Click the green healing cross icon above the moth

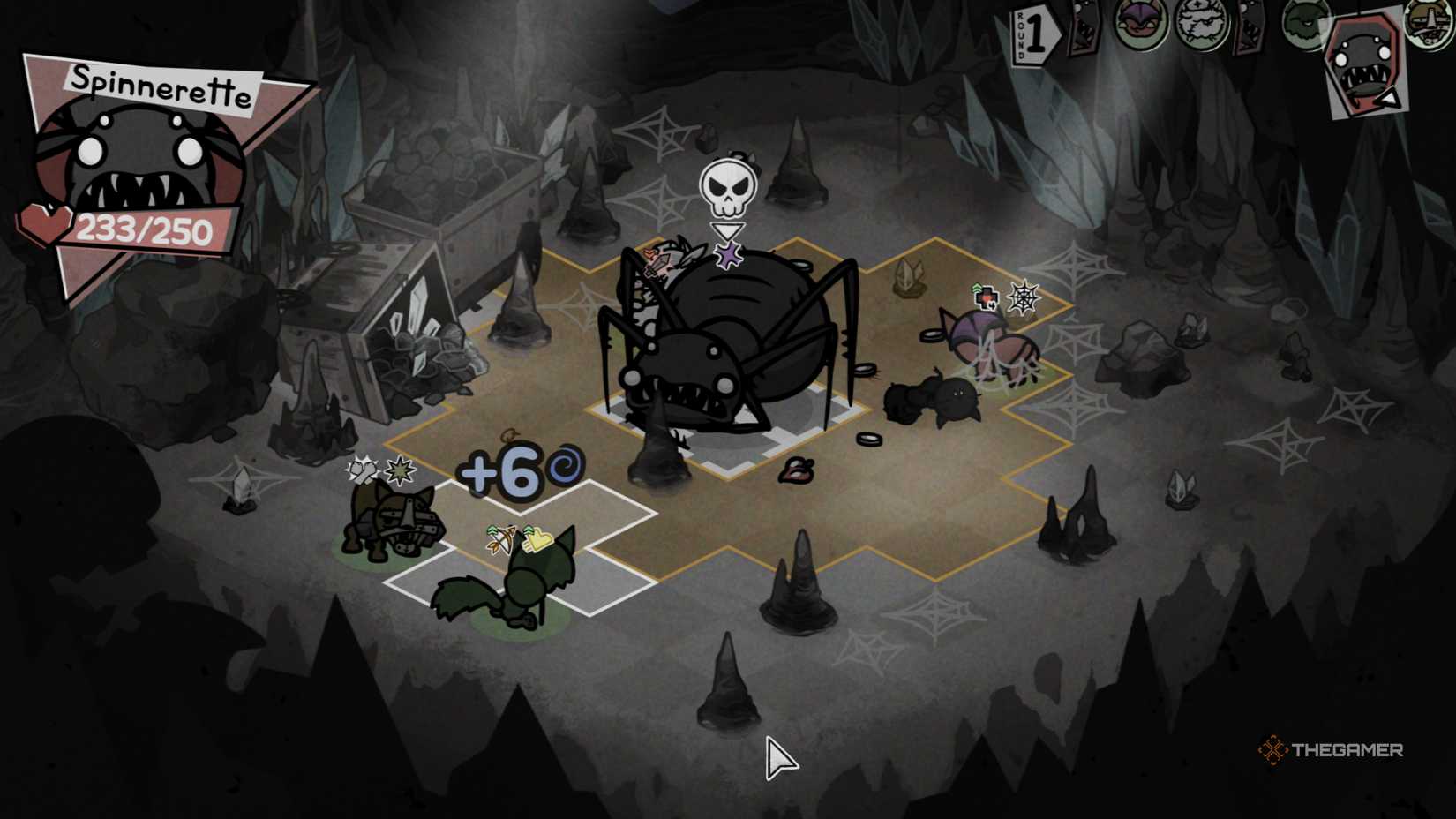pyautogui.click(x=986, y=298)
